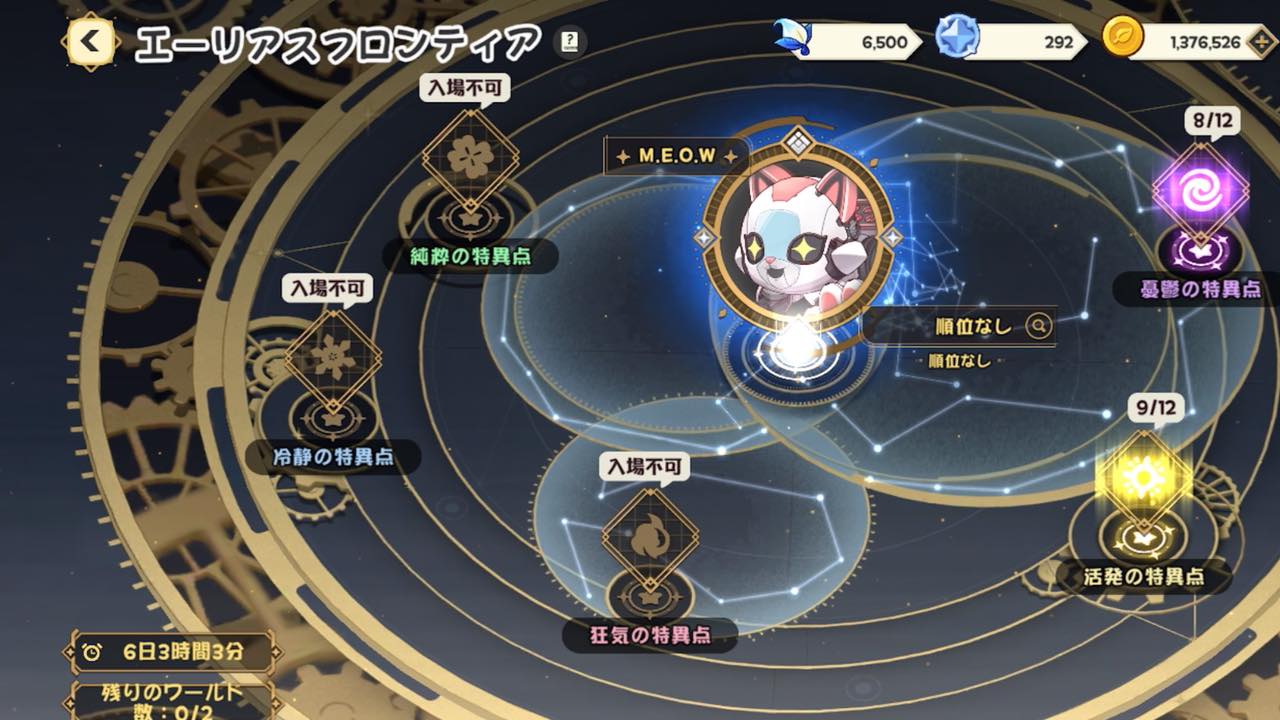Enter the 冷静の特異点 node
This screenshot has height=720, width=1280.
click(333, 359)
